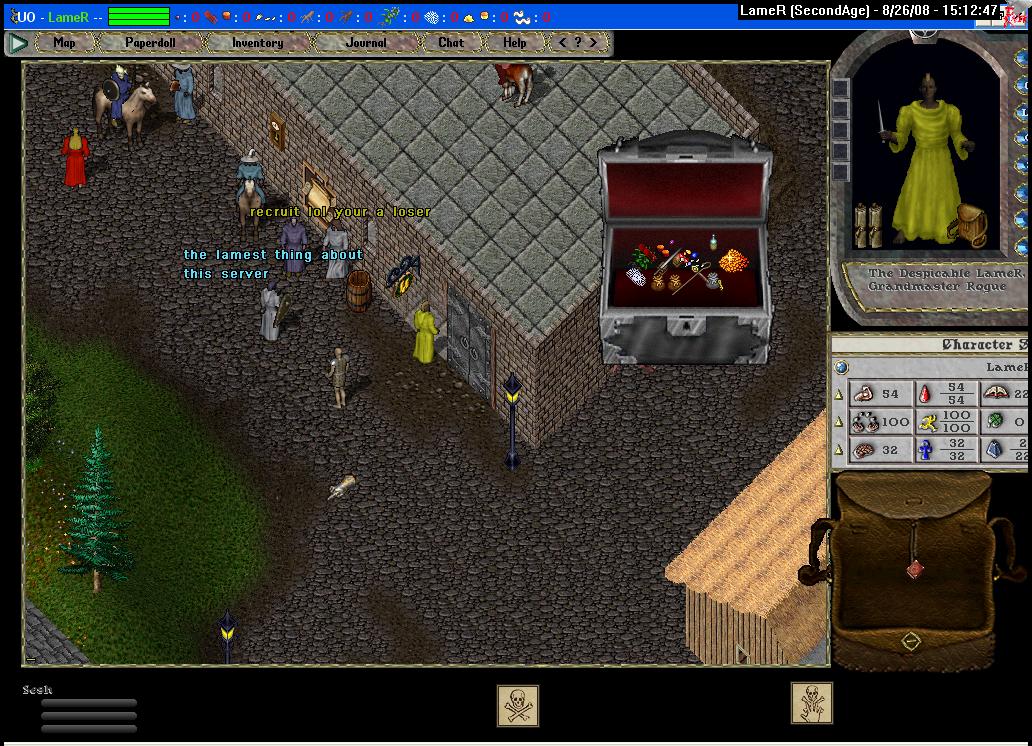
Task: Pick the green potion bottle in the chest
Action: click(x=714, y=242)
